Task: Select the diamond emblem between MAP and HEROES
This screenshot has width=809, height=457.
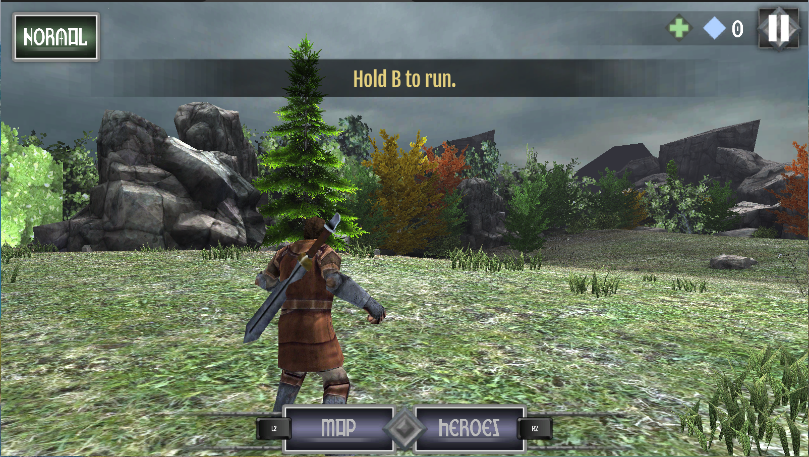Action: 404,429
